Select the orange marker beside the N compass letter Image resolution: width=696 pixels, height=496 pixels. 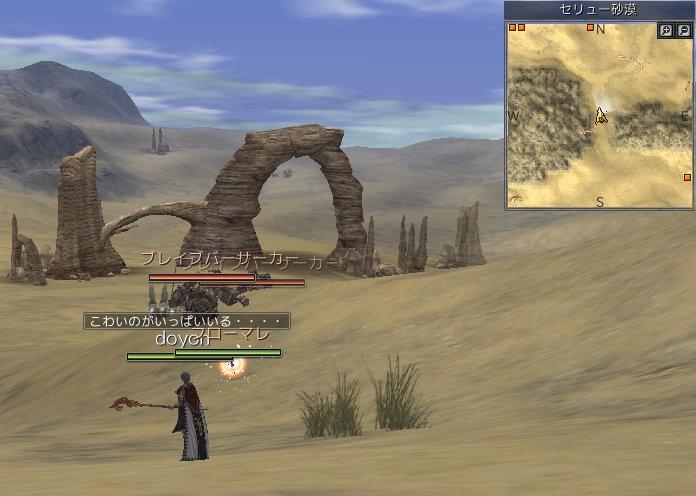tap(591, 28)
